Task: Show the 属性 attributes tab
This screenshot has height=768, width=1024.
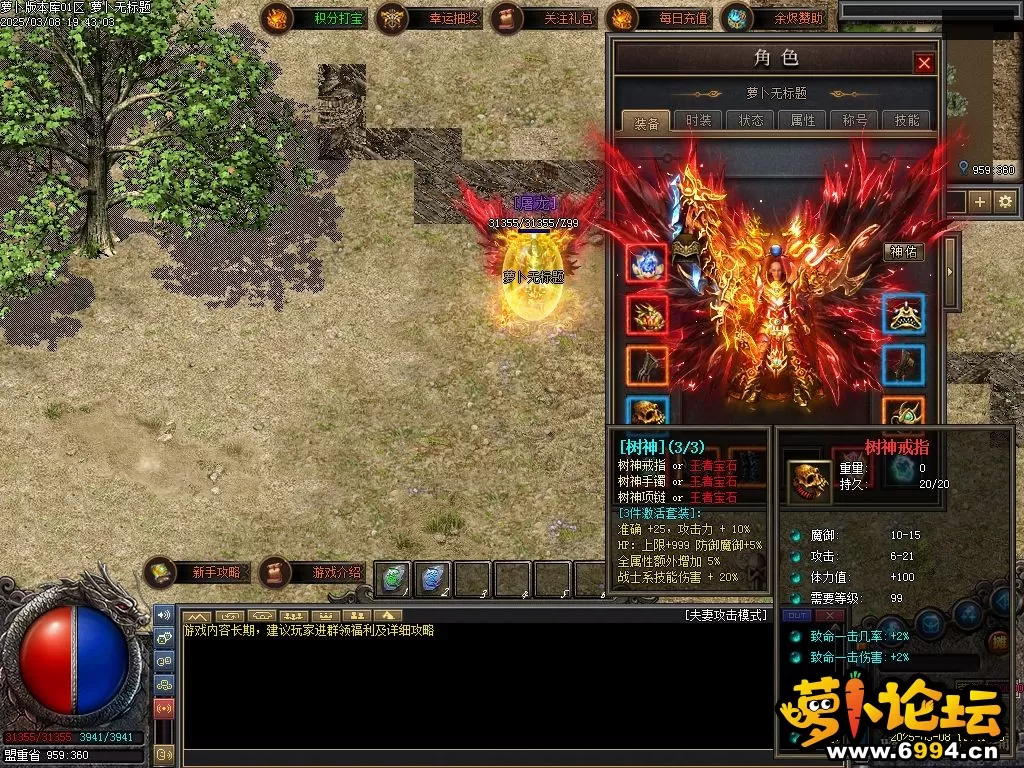Action: (x=802, y=120)
